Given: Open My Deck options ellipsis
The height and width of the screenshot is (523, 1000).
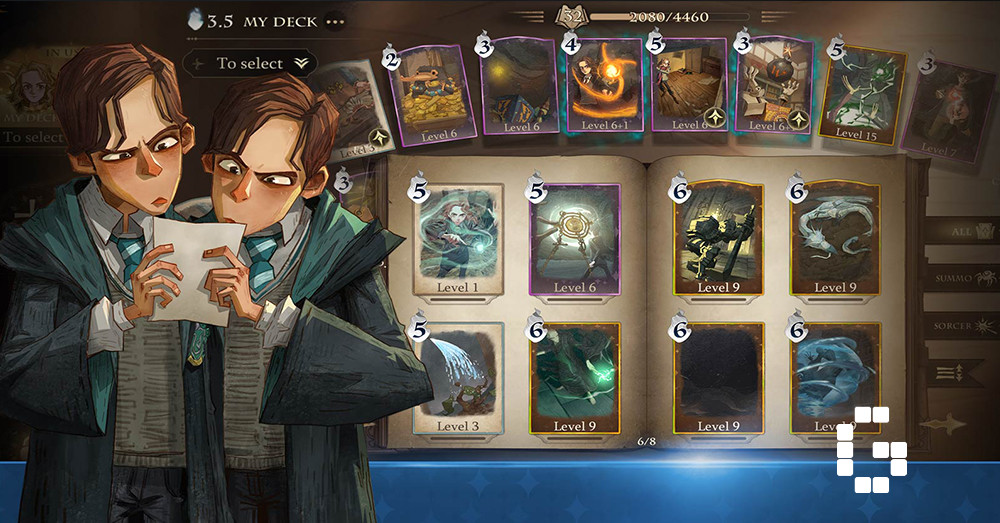Looking at the screenshot, I should pyautogui.click(x=334, y=21).
